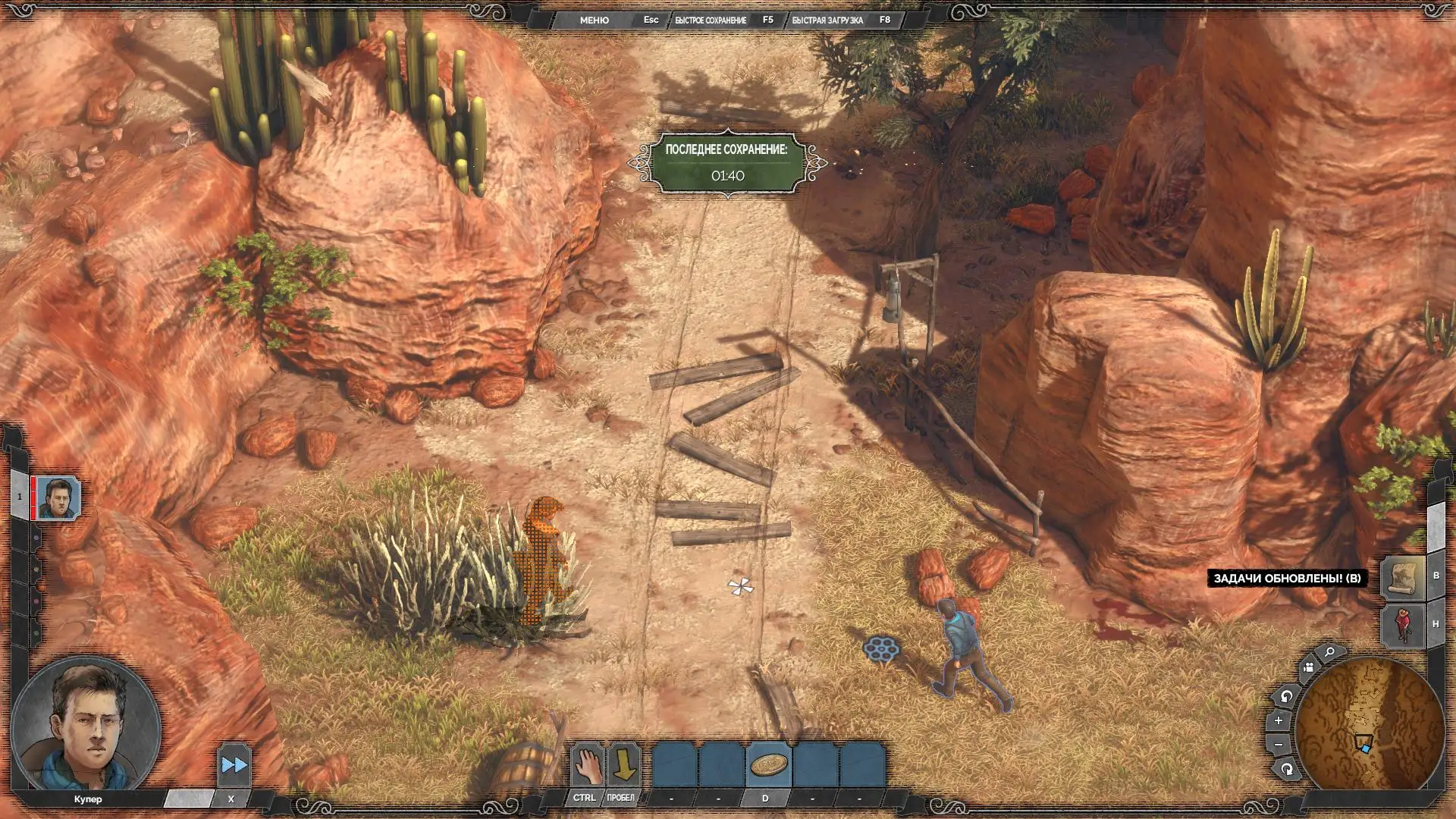Zoom in with the minimap plus button

(x=1279, y=720)
